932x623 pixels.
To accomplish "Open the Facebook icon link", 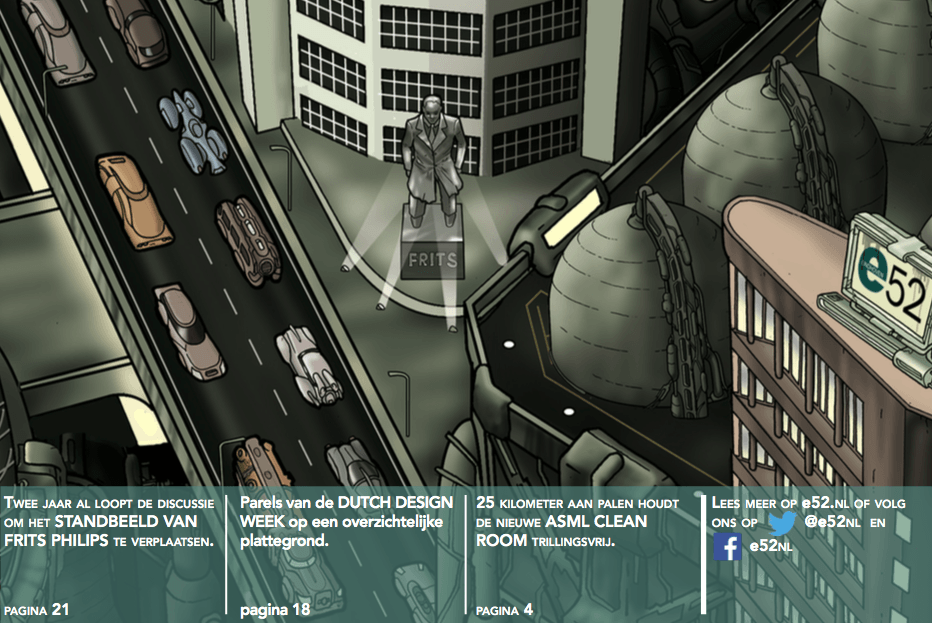I will tap(728, 547).
